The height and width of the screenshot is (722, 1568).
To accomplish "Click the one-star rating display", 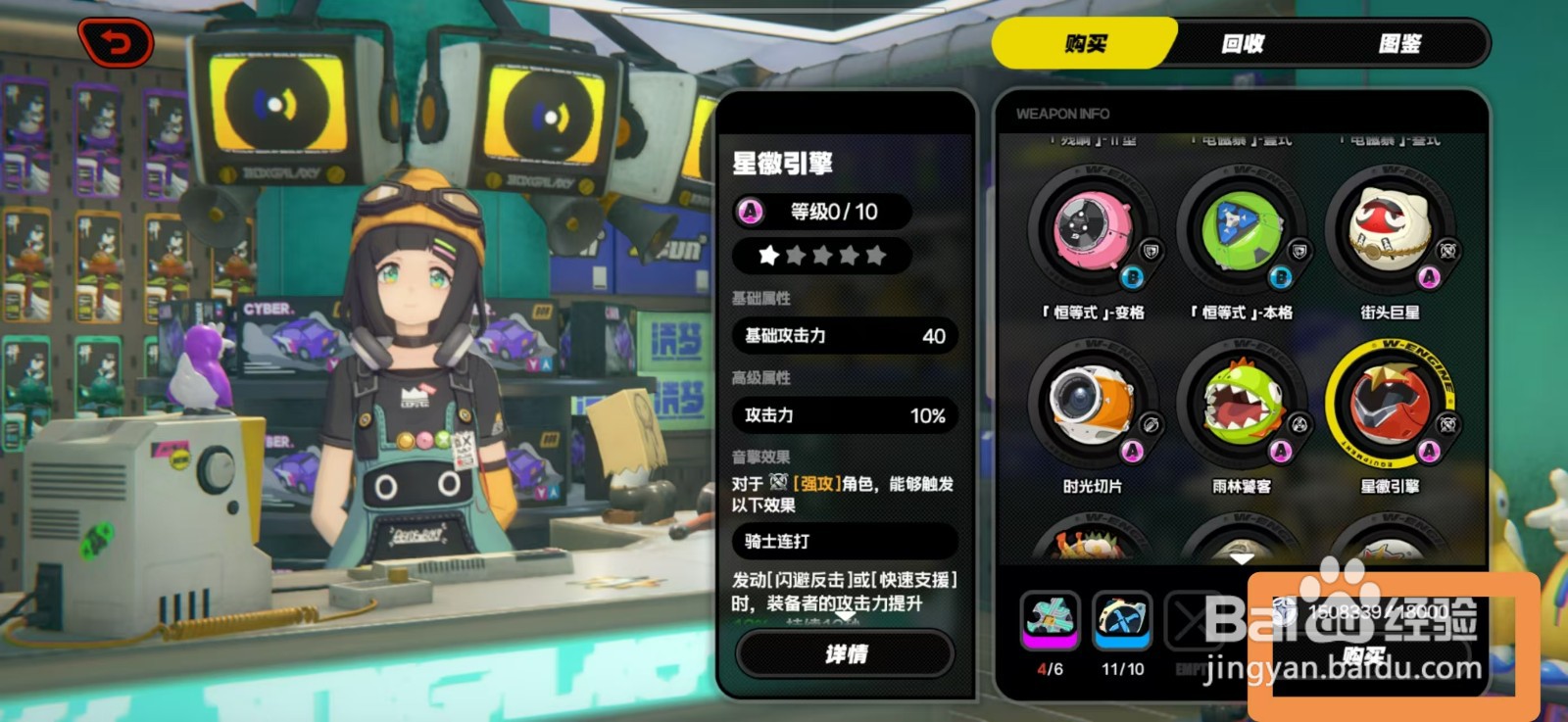I will pos(819,257).
